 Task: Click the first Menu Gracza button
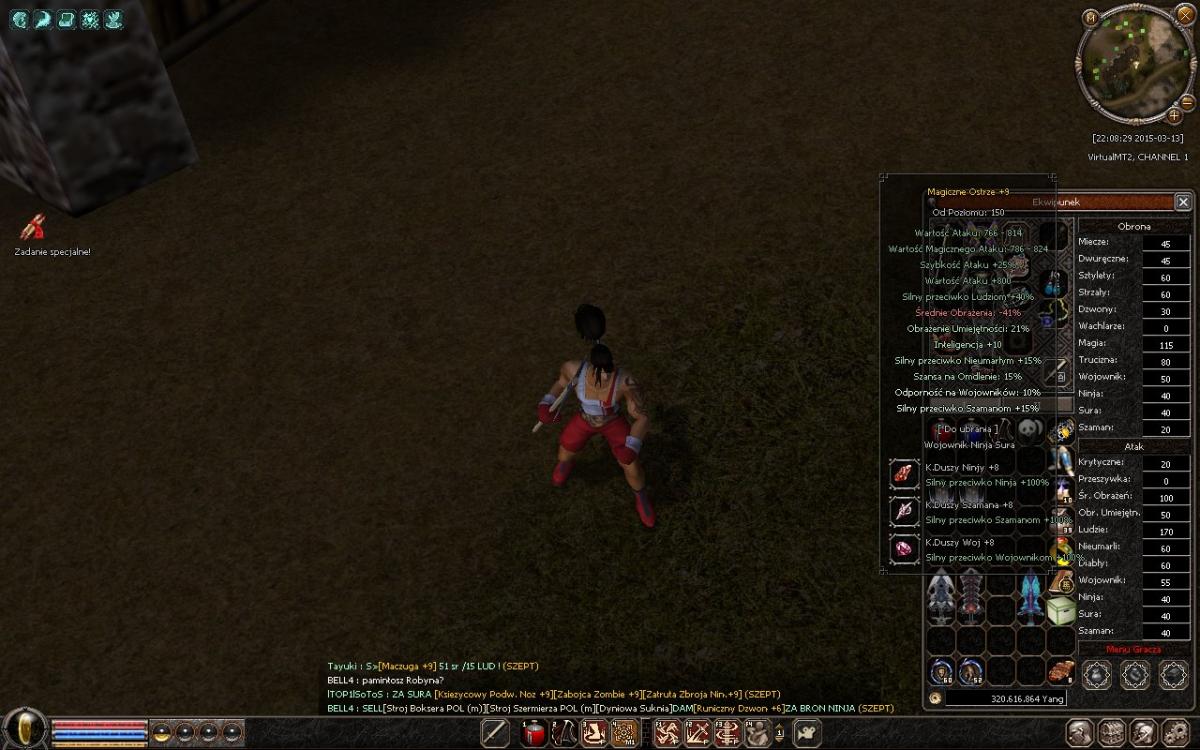[1097, 674]
